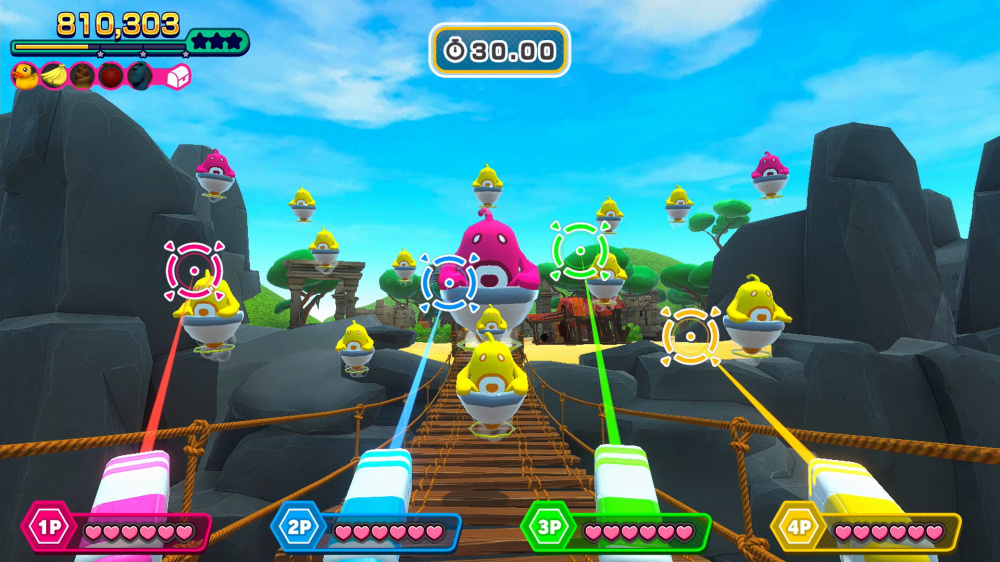
Task: Select the red apple item icon
Action: point(111,75)
